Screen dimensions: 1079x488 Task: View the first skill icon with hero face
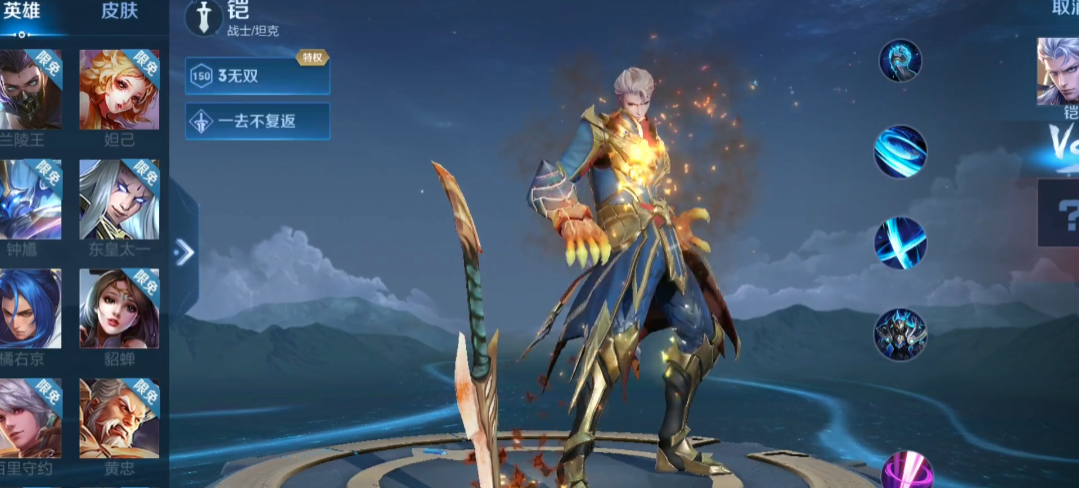pos(900,61)
